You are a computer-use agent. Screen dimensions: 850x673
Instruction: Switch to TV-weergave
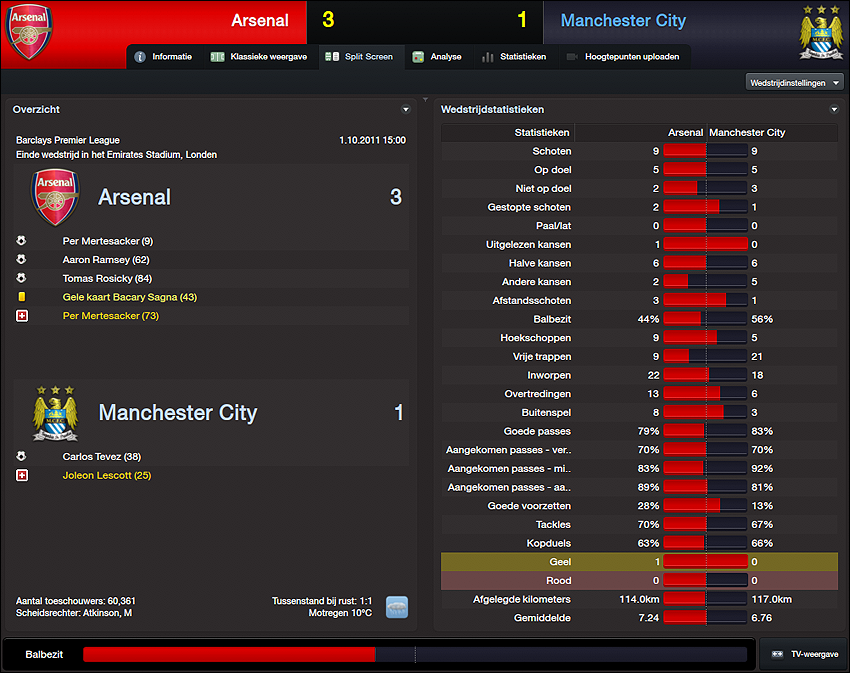(x=803, y=653)
